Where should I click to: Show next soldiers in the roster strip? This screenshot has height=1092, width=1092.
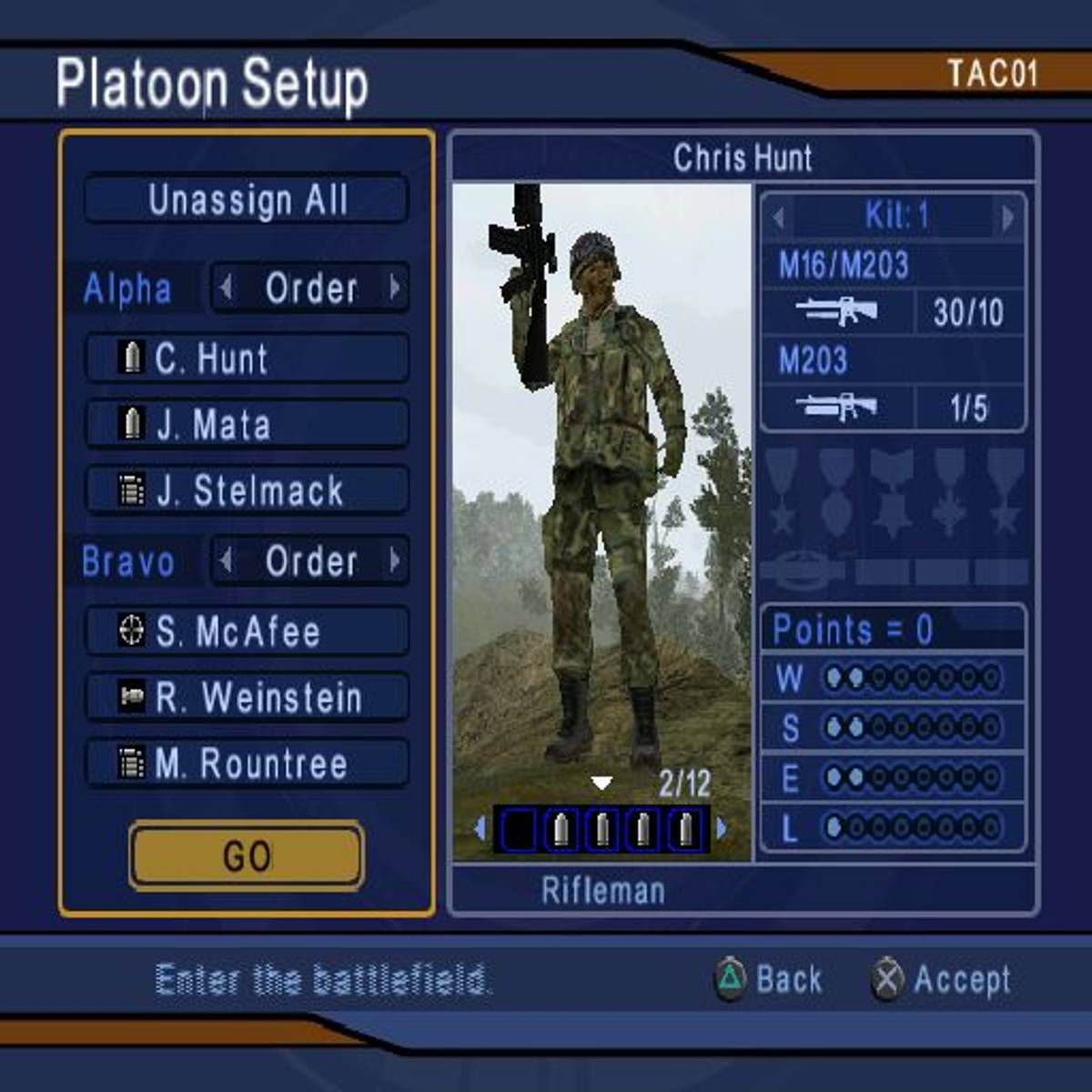tap(723, 829)
